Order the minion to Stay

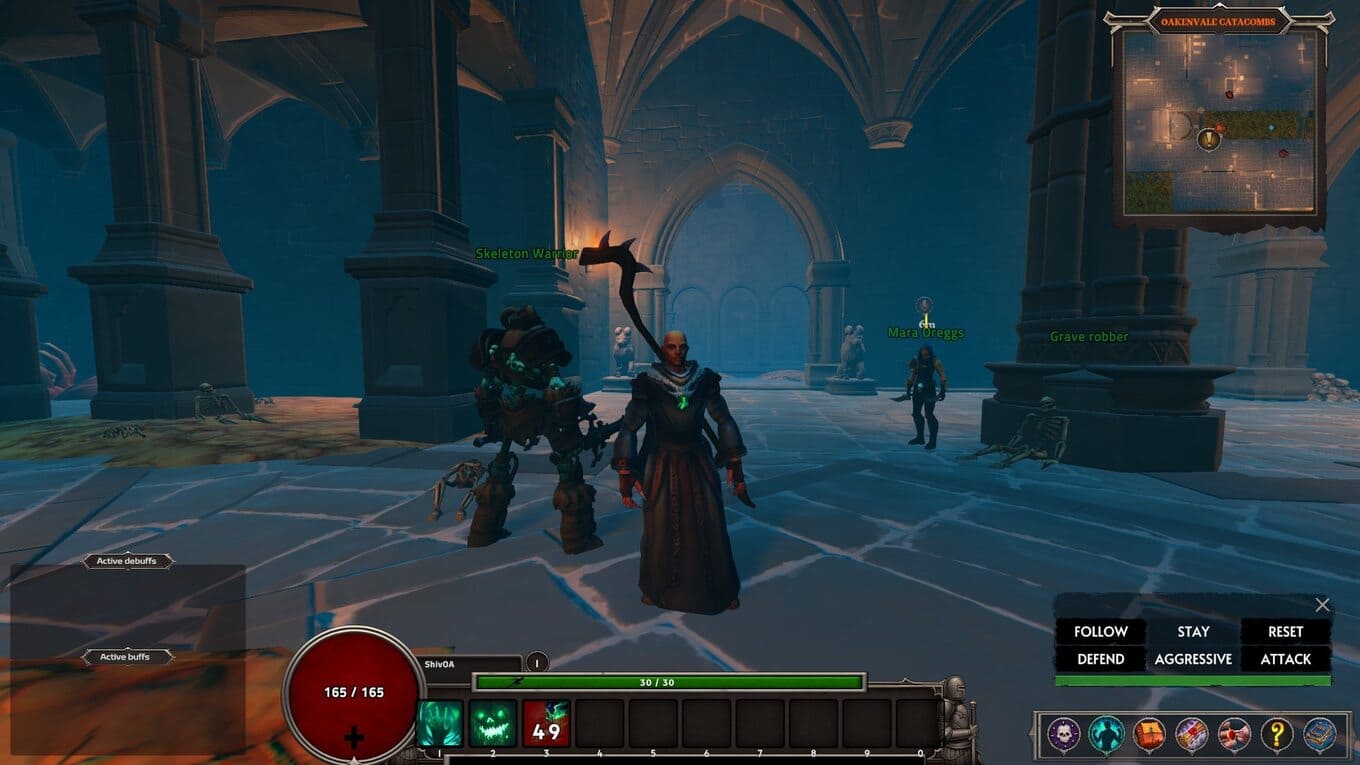click(1193, 631)
